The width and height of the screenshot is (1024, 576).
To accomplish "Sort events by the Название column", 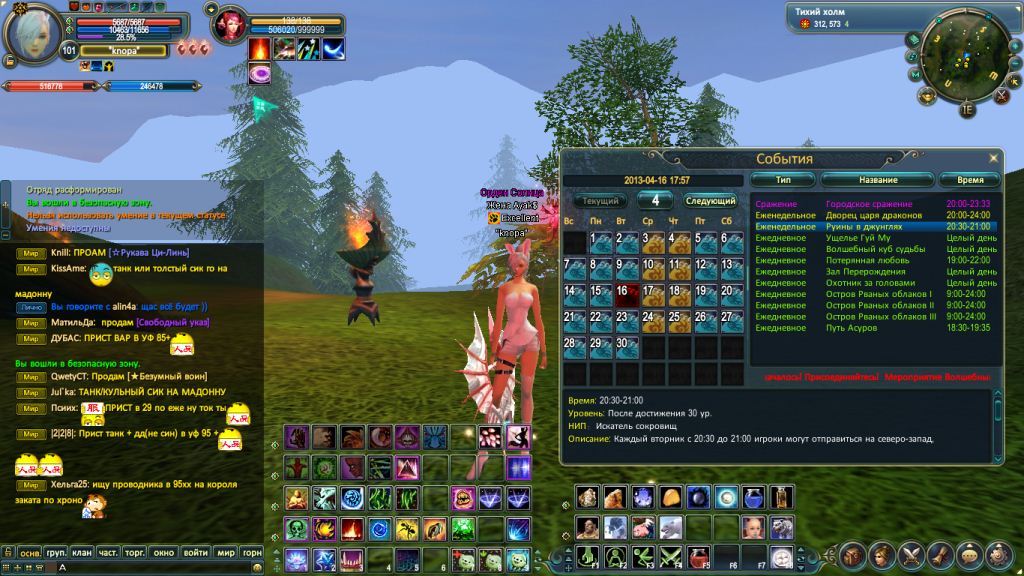I will [874, 180].
